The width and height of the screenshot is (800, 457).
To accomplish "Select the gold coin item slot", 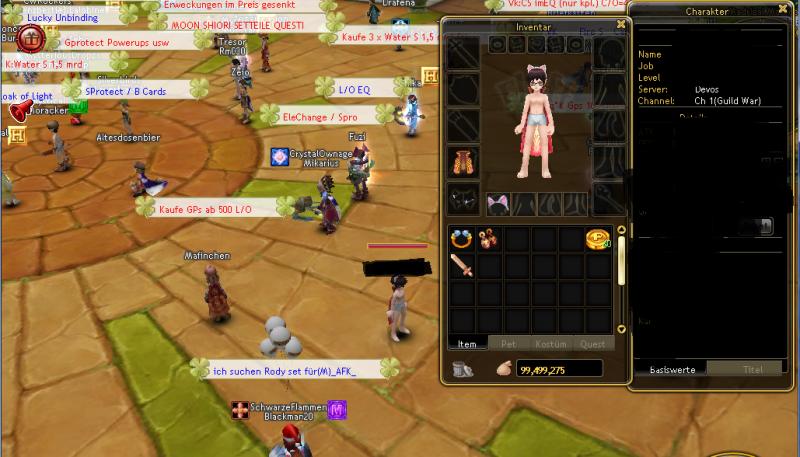I will coord(597,240).
